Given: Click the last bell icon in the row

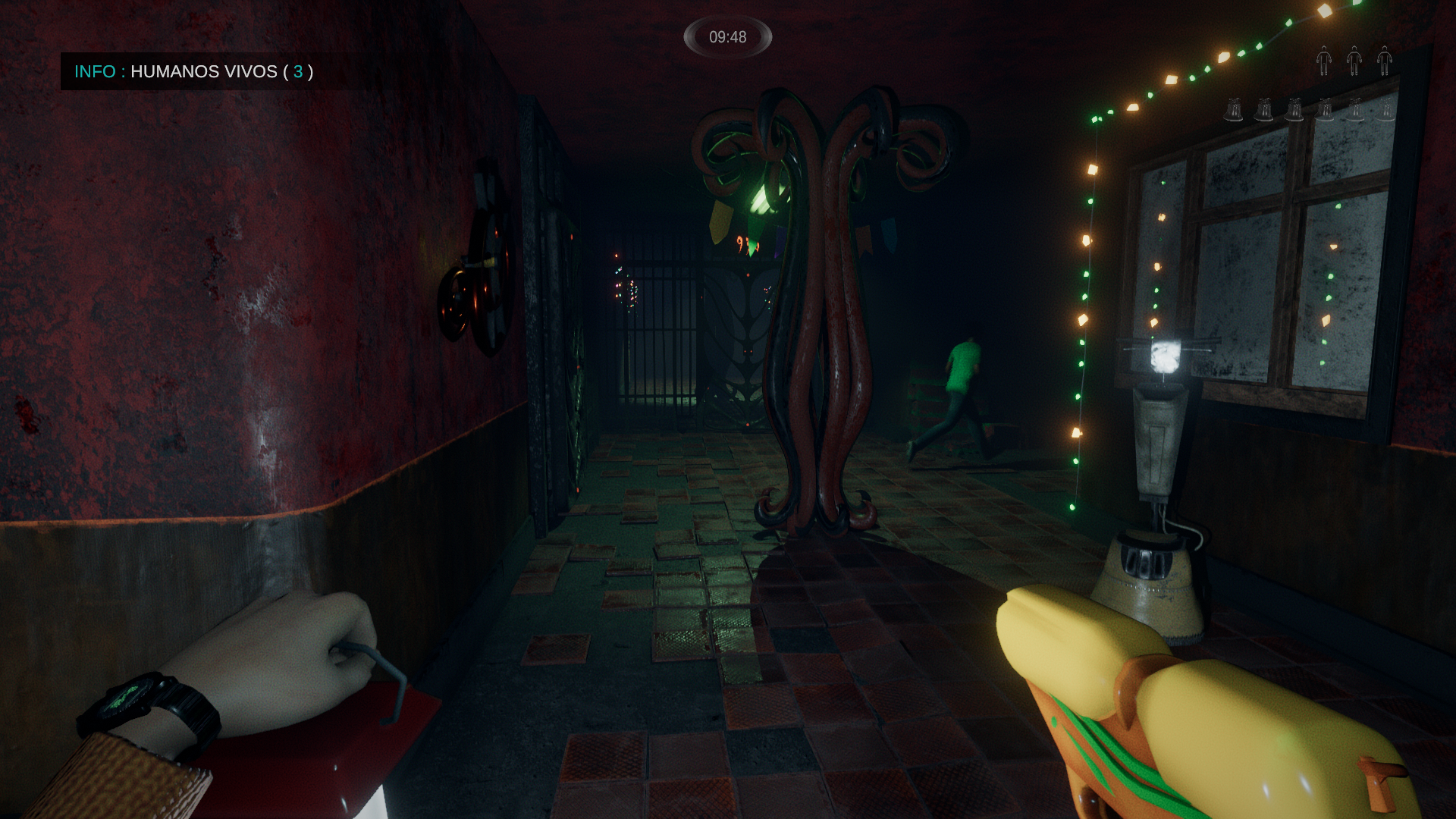Looking at the screenshot, I should 1385,110.
